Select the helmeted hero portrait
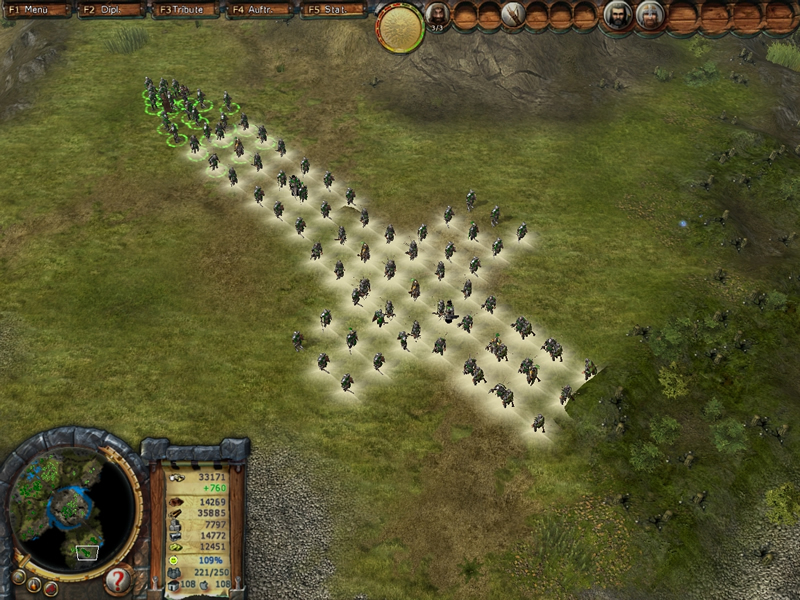Screen dimensions: 800x600 point(650,15)
